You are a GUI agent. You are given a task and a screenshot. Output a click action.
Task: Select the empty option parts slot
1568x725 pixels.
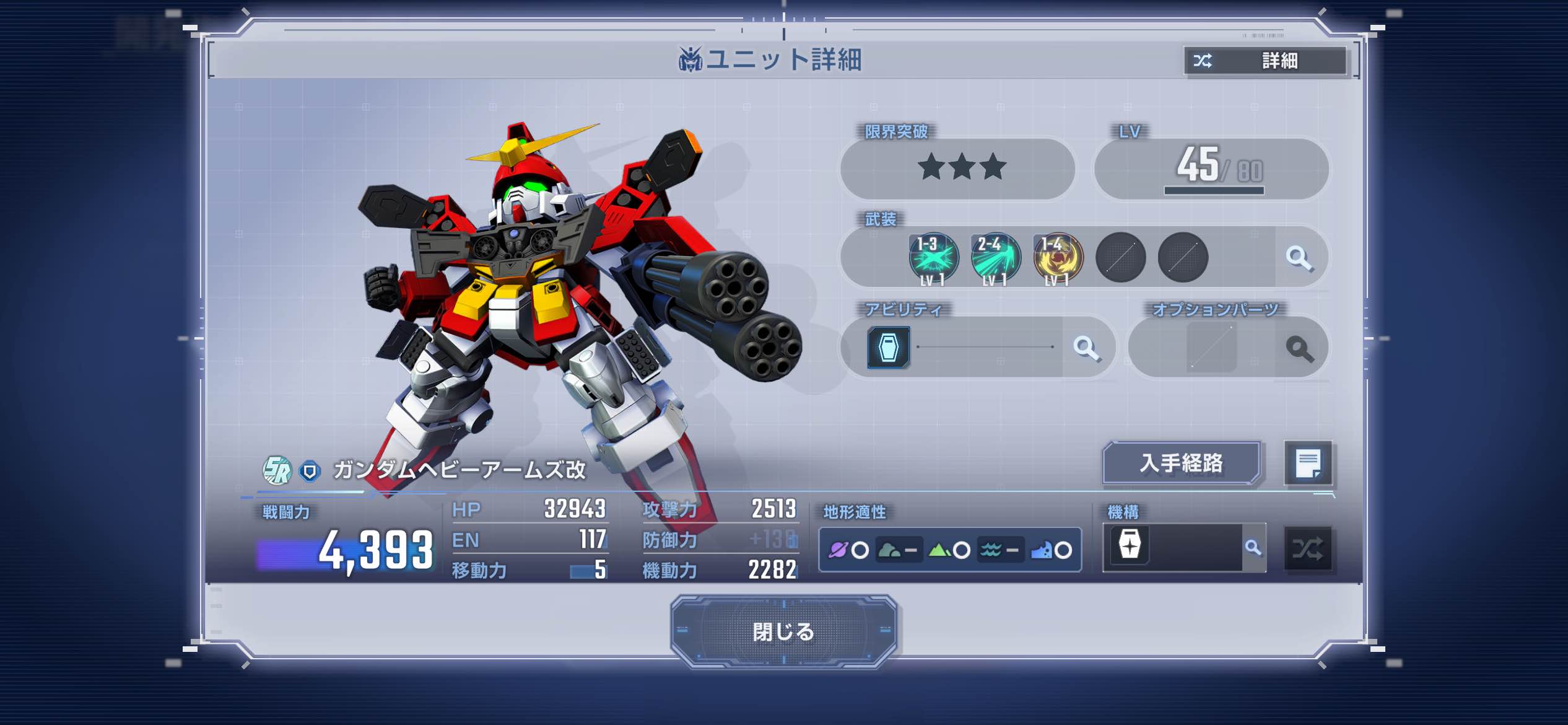pos(1211,348)
